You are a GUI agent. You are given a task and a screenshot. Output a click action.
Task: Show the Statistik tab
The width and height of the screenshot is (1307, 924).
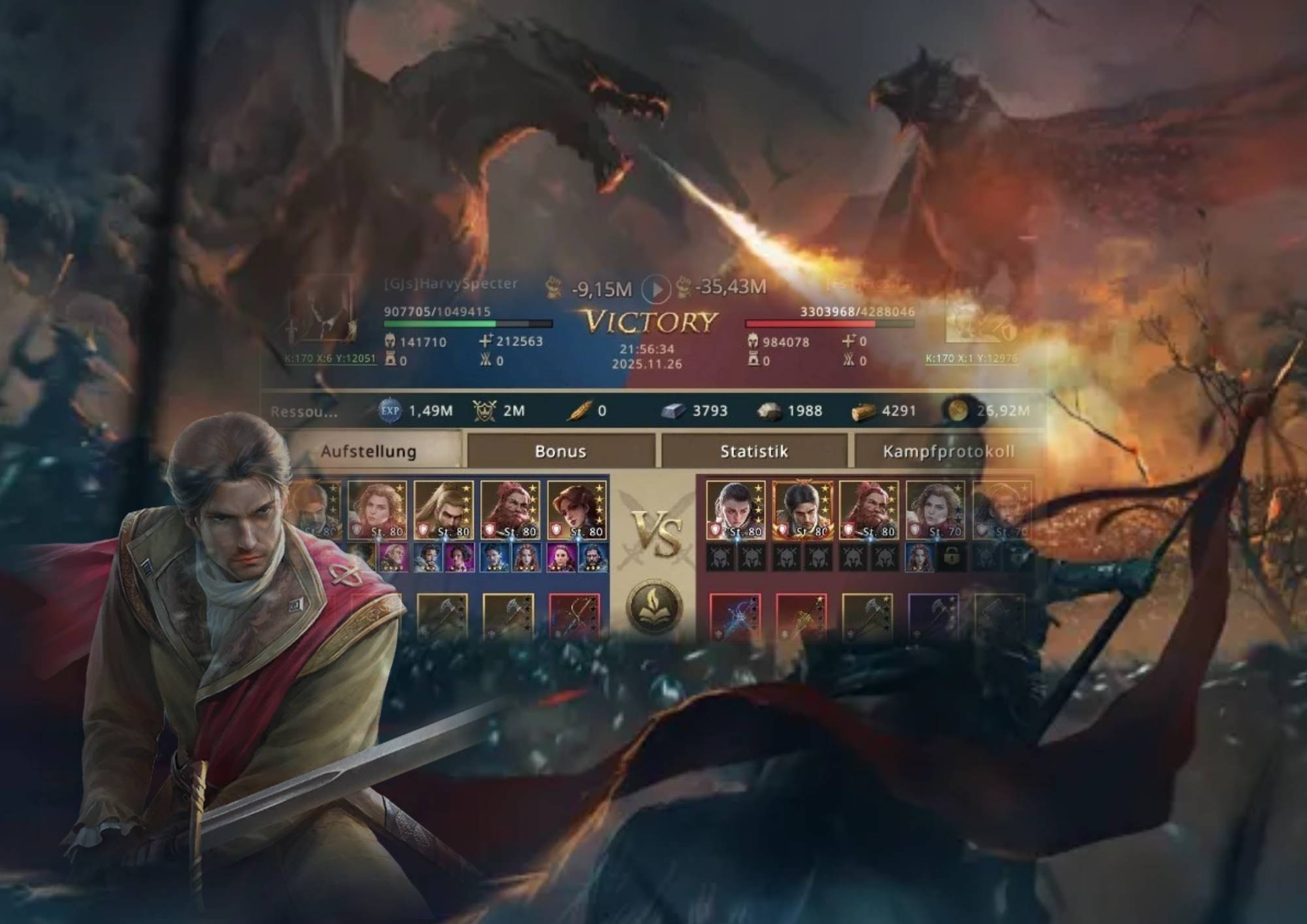pos(753,452)
